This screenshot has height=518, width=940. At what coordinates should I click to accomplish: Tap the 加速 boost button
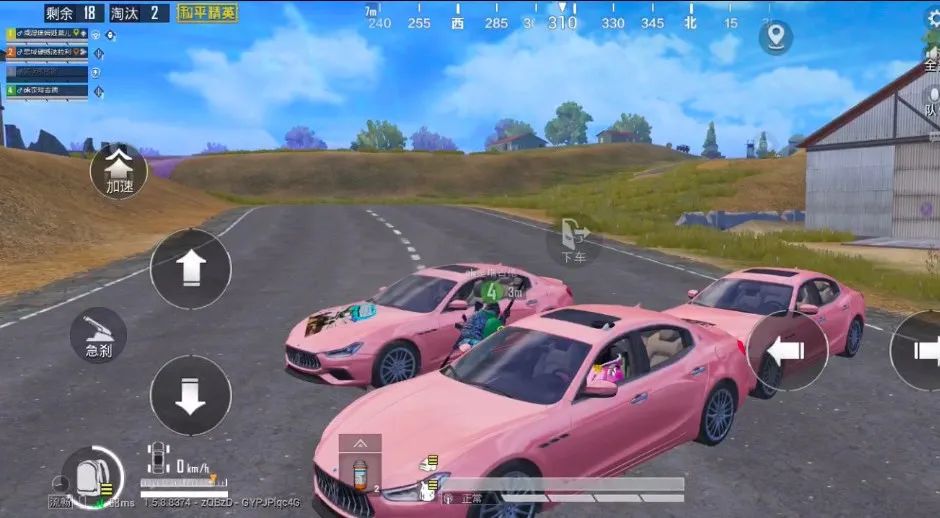tap(118, 171)
